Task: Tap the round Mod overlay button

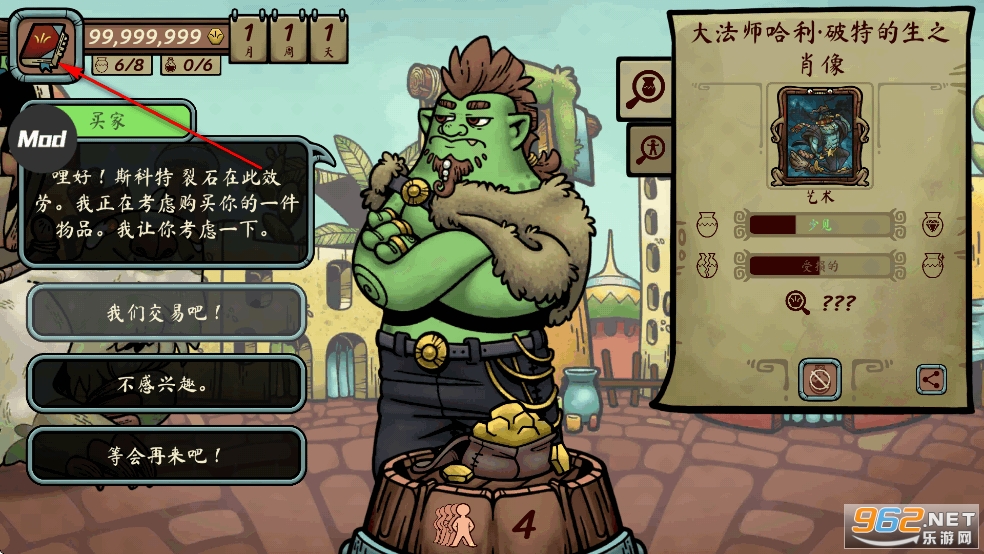Action: coord(42,139)
